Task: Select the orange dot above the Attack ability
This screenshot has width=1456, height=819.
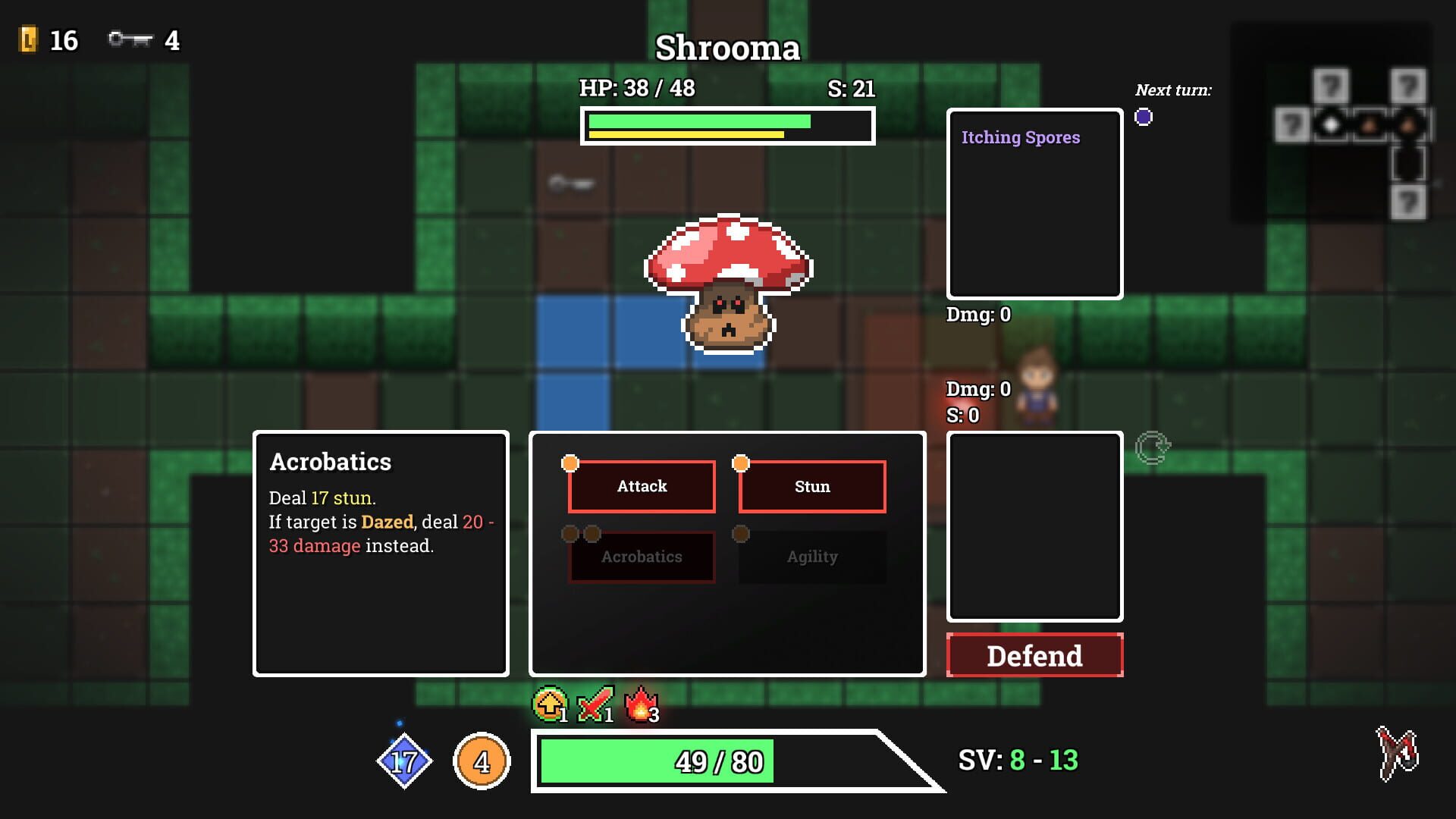Action: (x=570, y=461)
